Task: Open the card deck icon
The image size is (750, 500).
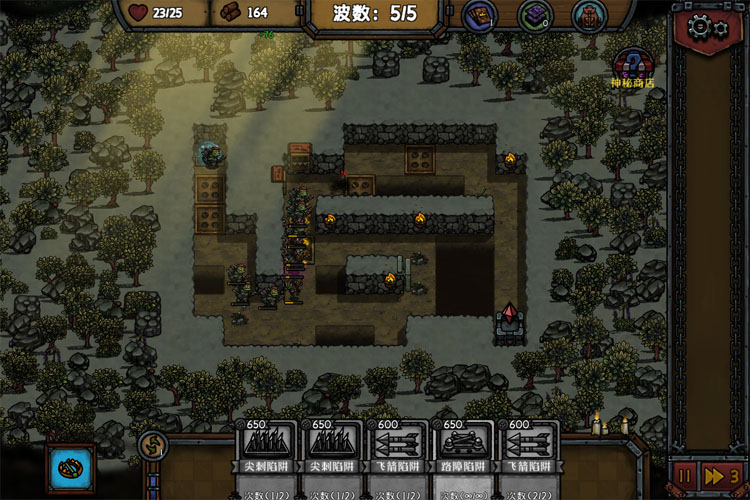Action: pyautogui.click(x=479, y=15)
